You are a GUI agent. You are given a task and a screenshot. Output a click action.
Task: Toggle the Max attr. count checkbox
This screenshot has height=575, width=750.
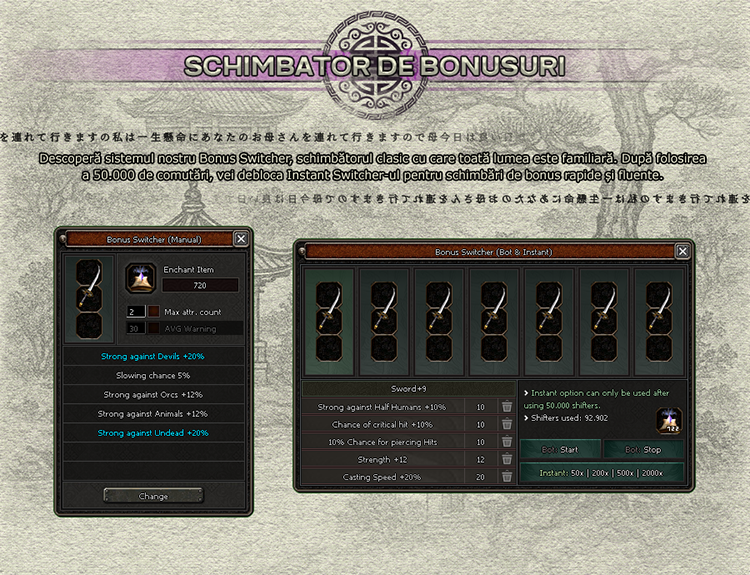click(x=153, y=312)
